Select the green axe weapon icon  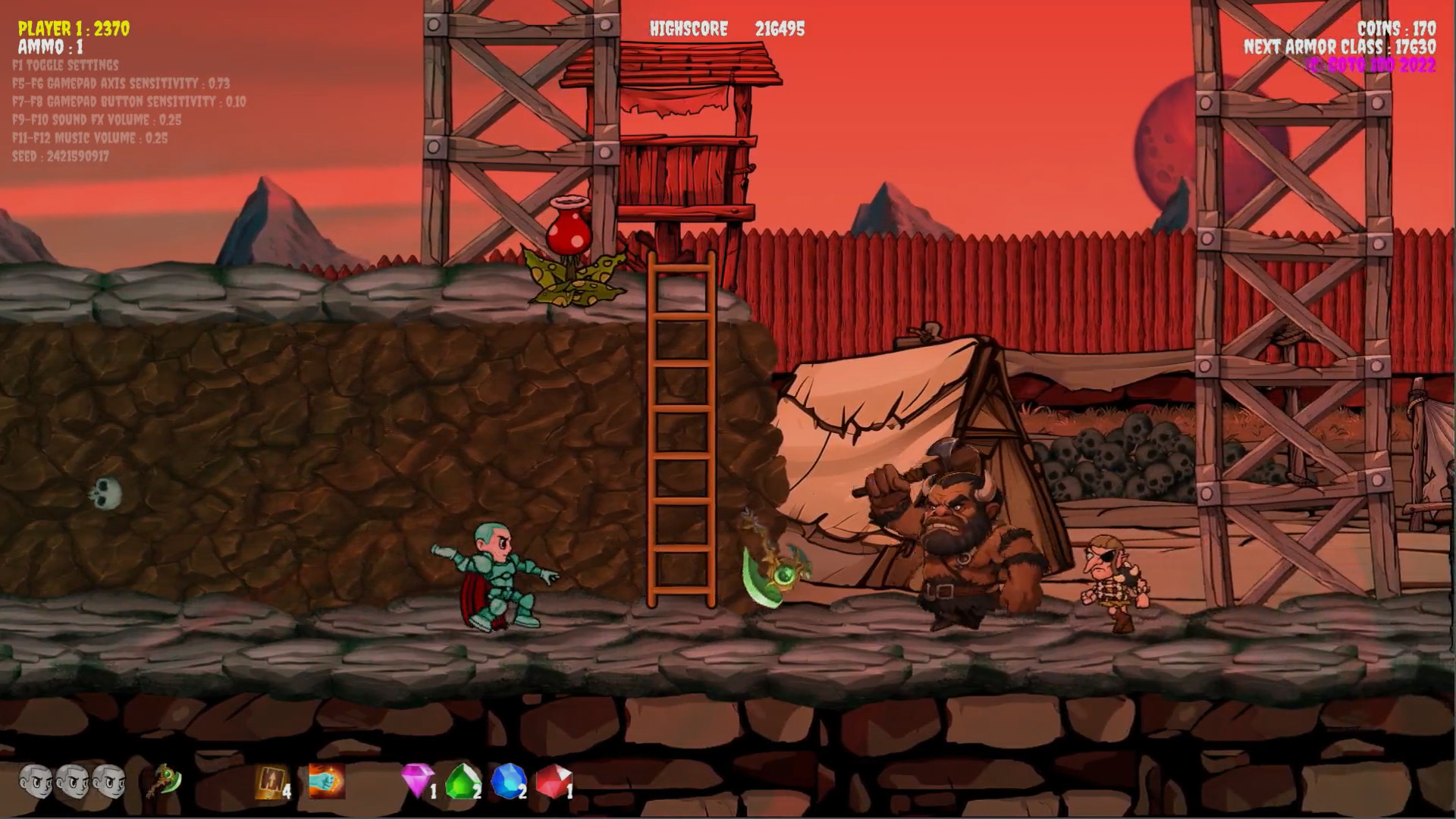click(x=164, y=780)
